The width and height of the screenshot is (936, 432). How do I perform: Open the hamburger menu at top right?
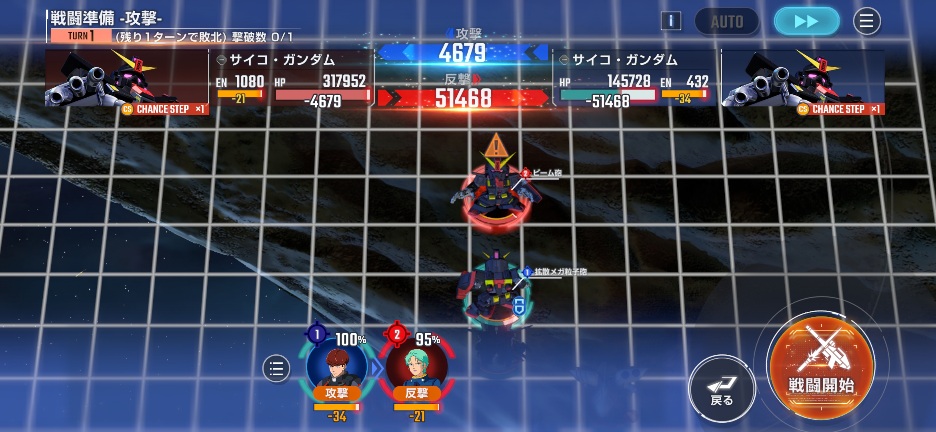pyautogui.click(x=866, y=21)
